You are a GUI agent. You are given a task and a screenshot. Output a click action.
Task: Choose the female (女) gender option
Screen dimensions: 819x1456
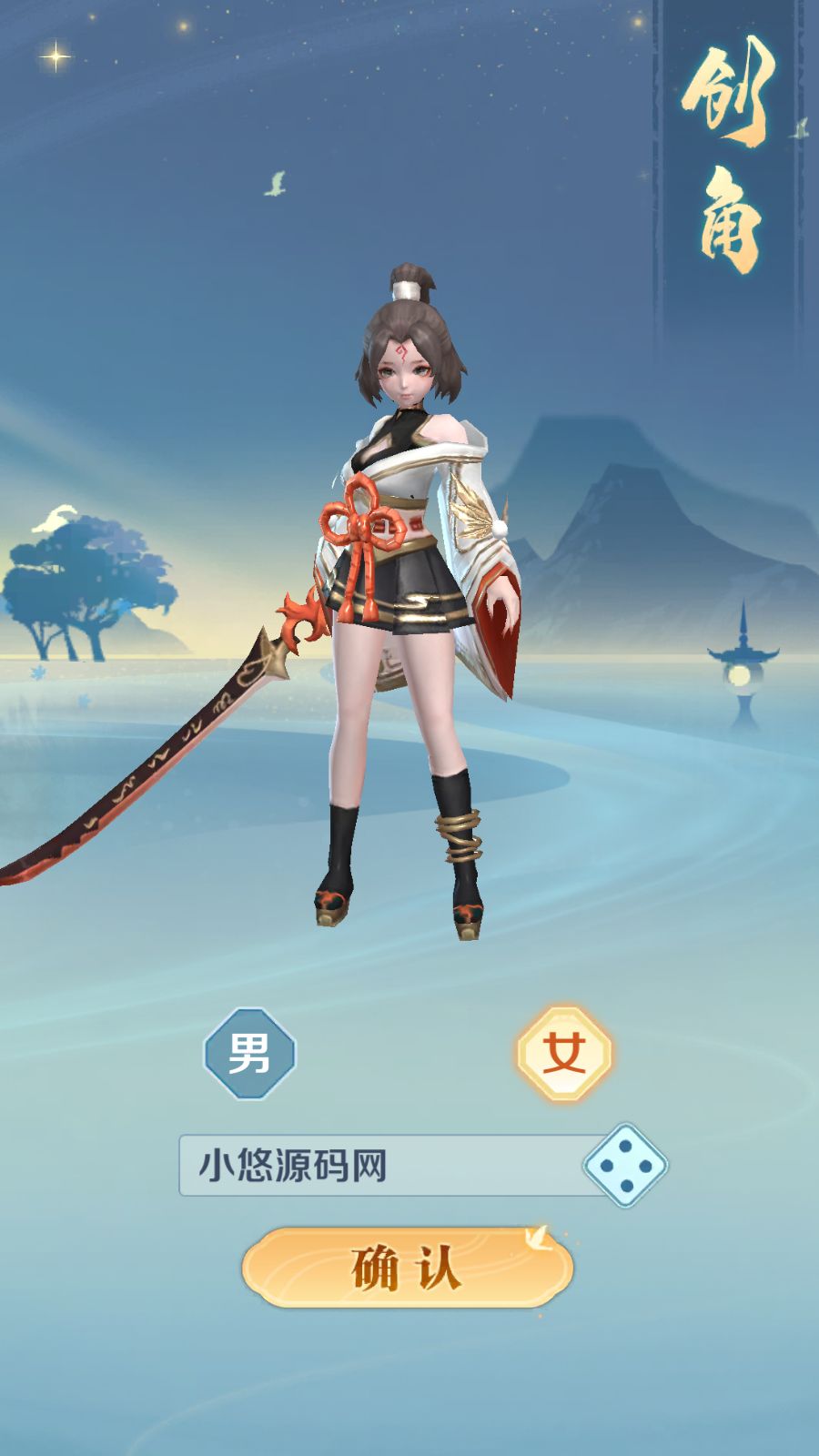pyautogui.click(x=564, y=1053)
